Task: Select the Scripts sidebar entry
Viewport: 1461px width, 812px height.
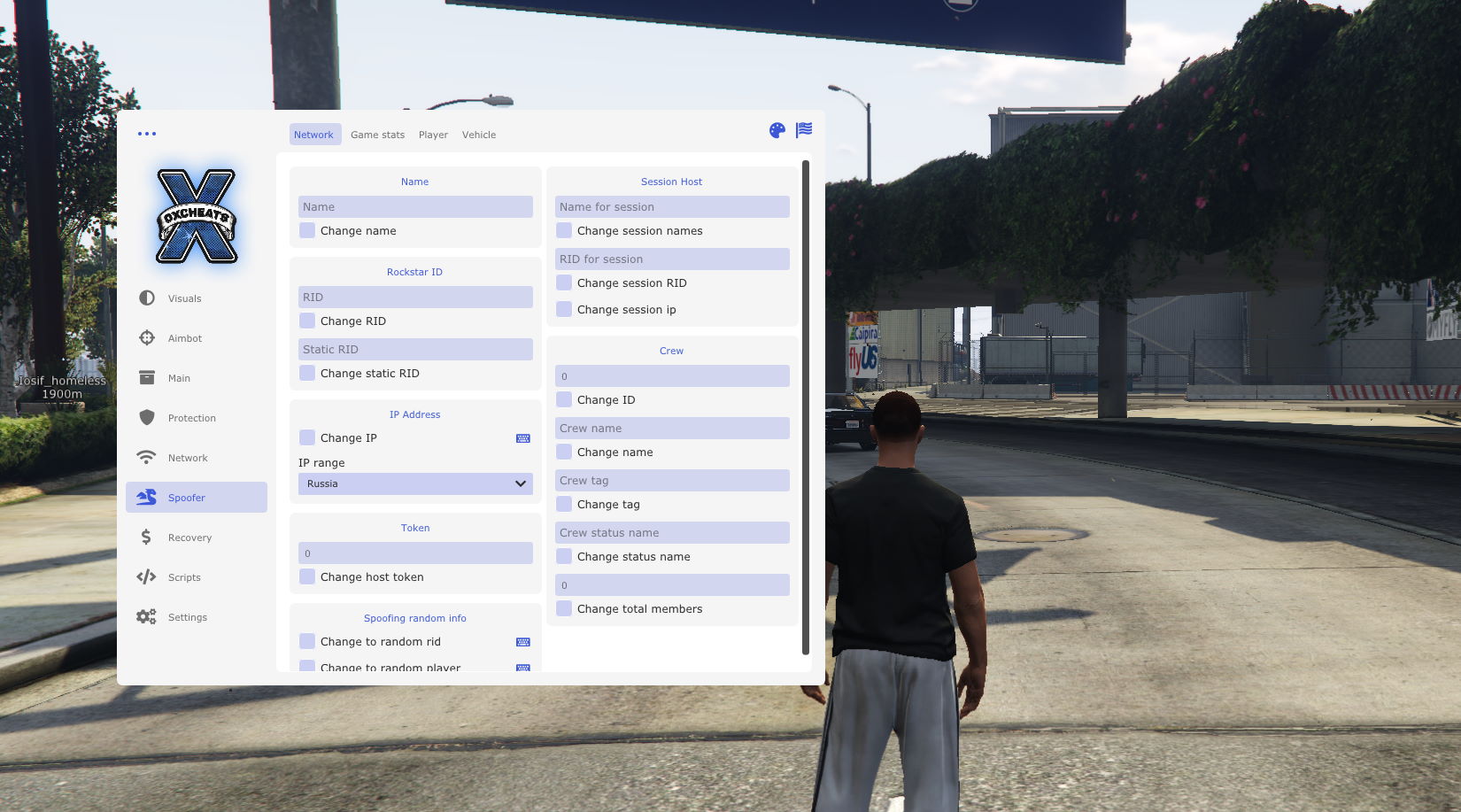Action: coord(184,577)
